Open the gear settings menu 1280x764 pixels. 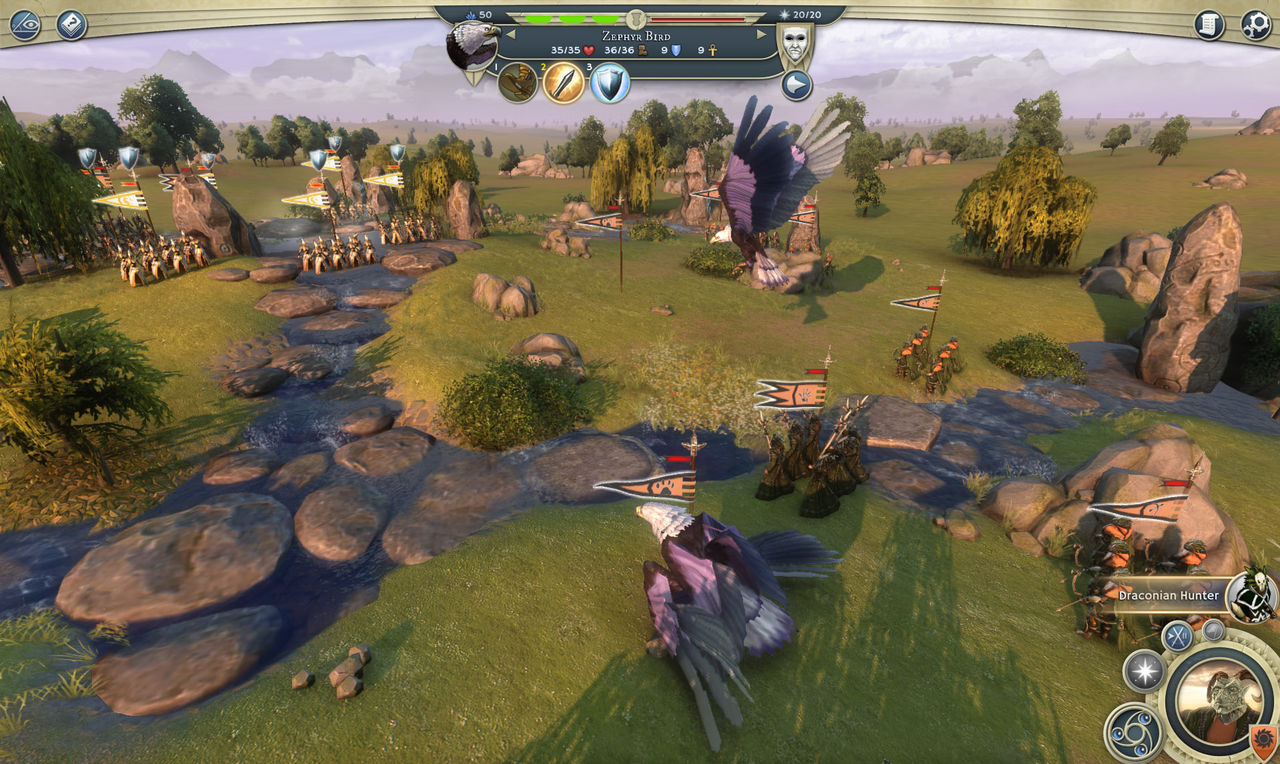(x=1256, y=25)
